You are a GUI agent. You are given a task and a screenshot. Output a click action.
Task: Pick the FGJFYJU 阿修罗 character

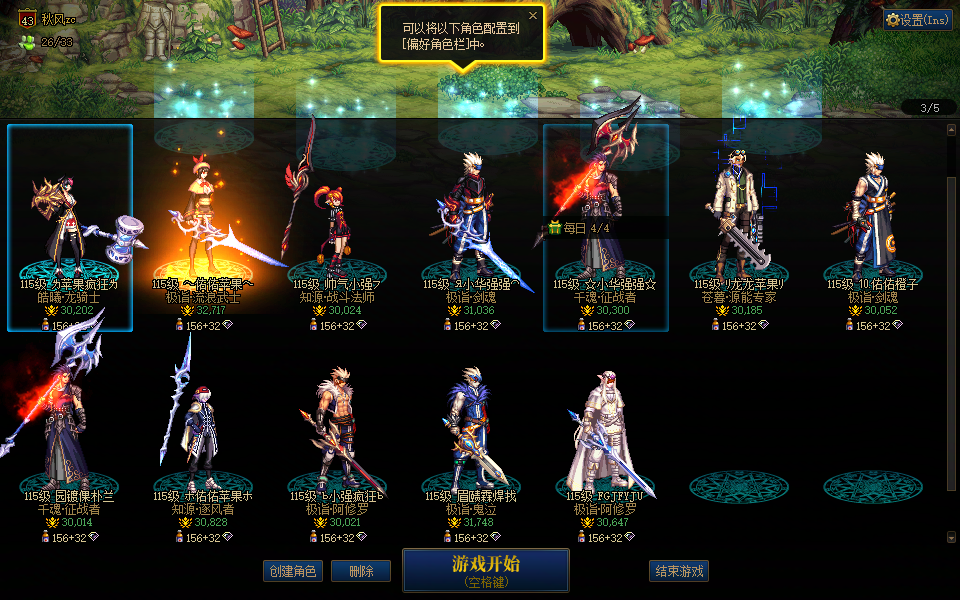(606, 440)
